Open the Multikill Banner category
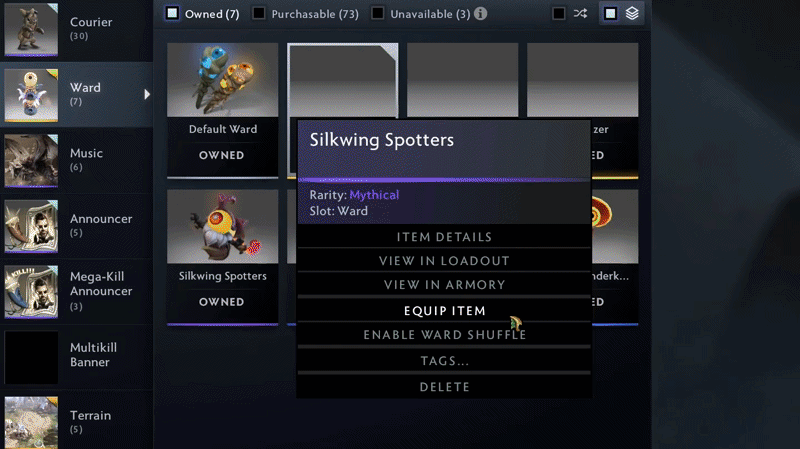The width and height of the screenshot is (800, 449). [x=75, y=355]
